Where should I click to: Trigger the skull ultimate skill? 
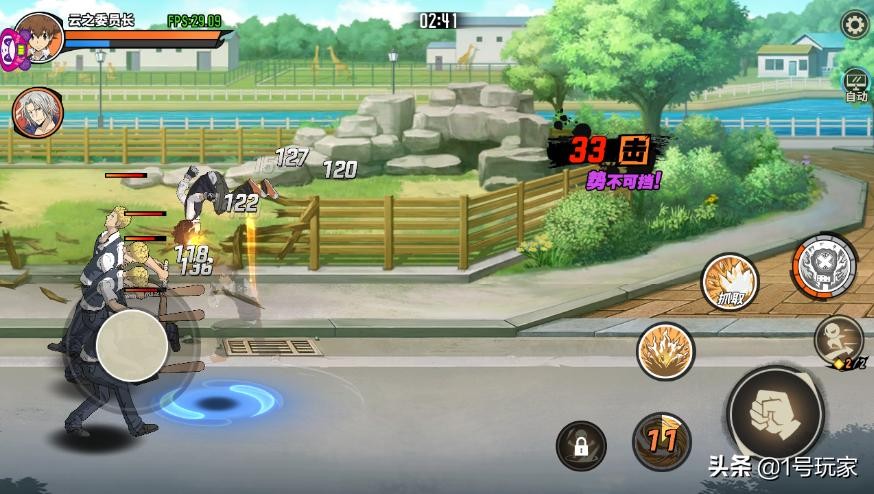[823, 266]
